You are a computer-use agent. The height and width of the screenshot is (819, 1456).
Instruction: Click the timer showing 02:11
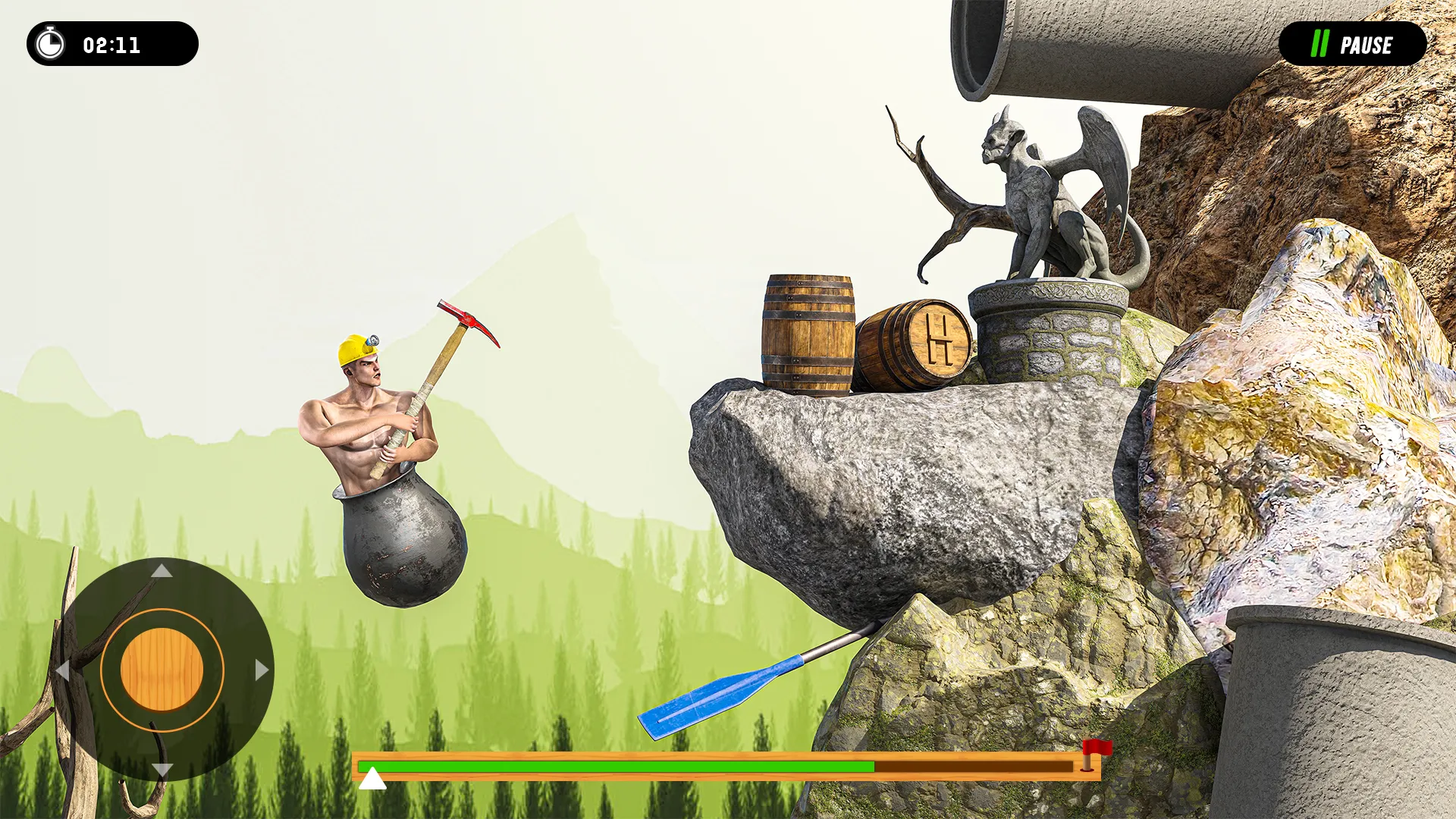[x=110, y=45]
